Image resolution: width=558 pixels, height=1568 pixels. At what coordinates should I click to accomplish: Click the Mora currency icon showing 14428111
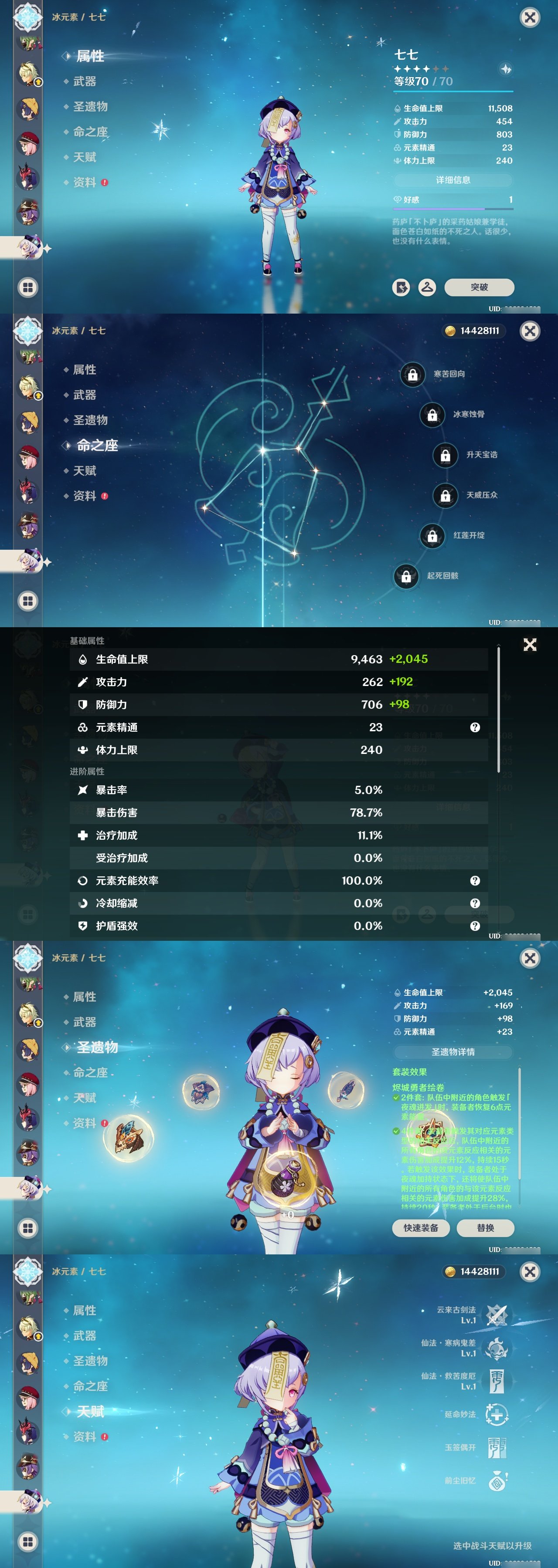[451, 331]
